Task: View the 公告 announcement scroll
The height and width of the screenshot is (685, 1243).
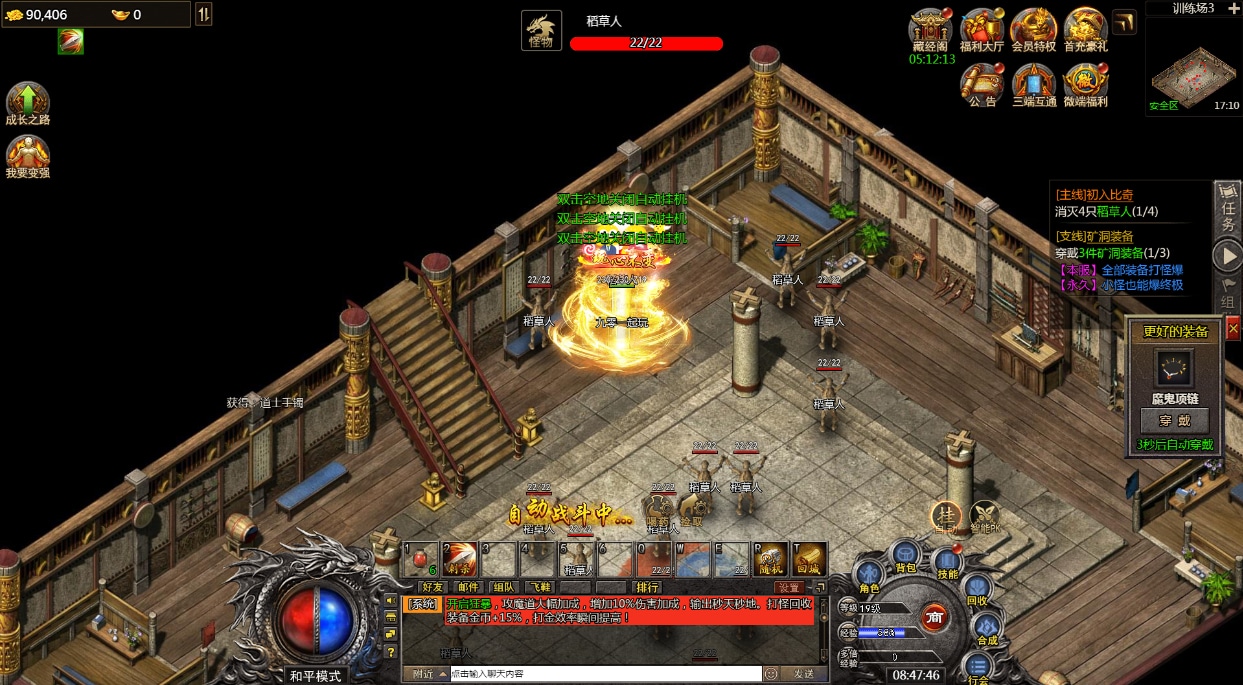Action: 982,82
